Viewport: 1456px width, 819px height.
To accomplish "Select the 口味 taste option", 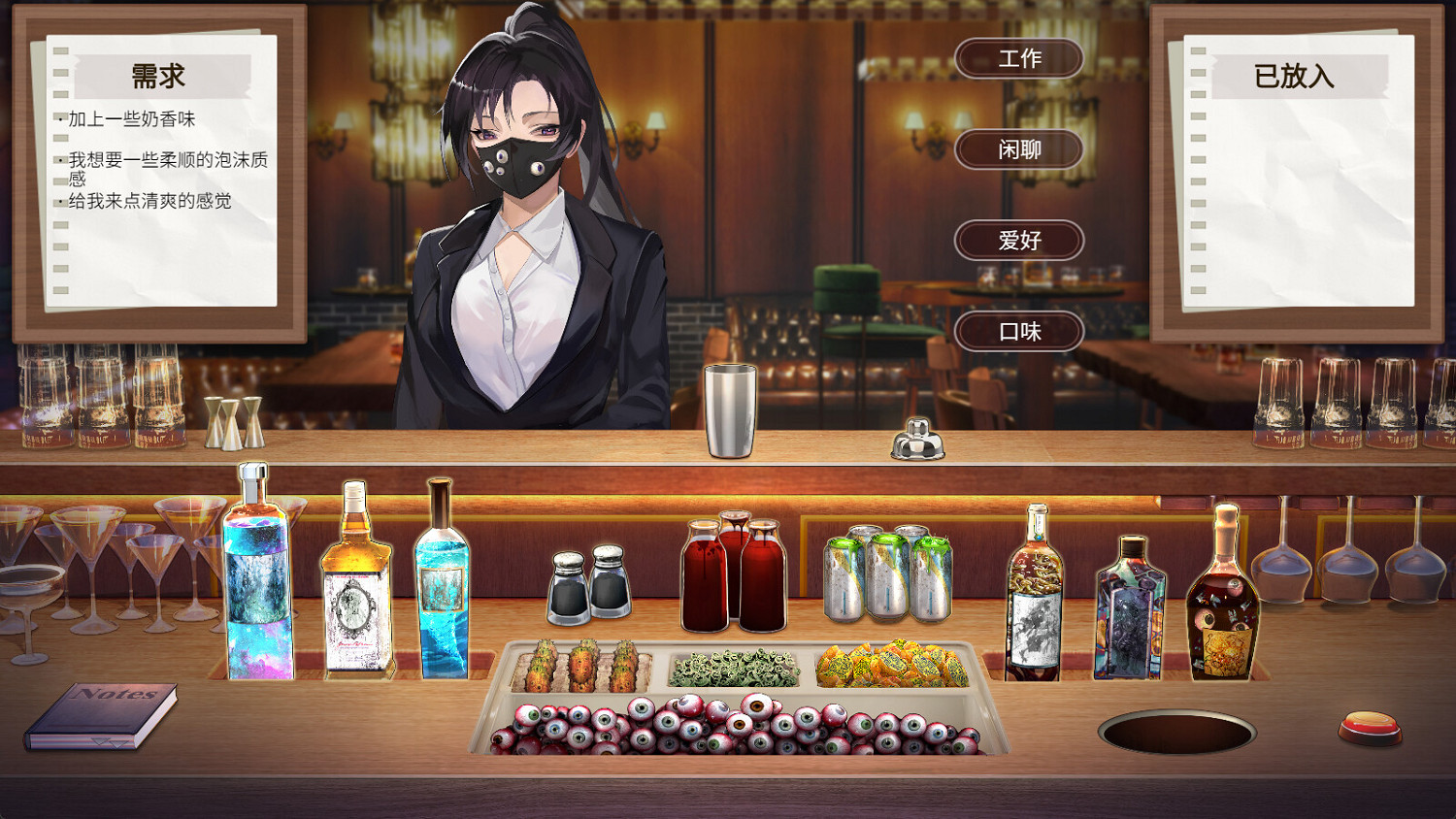I will click(1018, 331).
